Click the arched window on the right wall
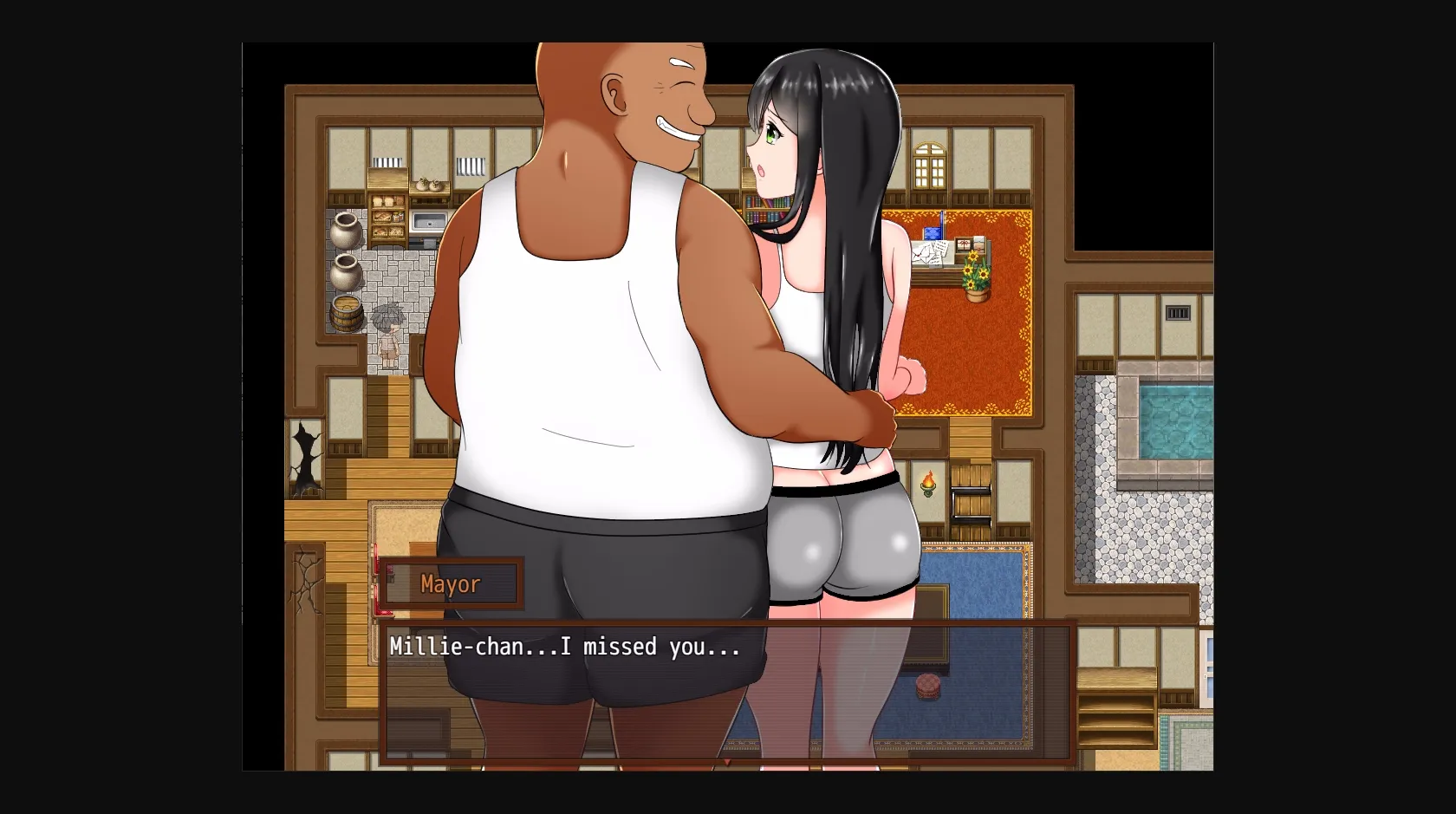Screen dimensions: 1456x814 [930, 163]
